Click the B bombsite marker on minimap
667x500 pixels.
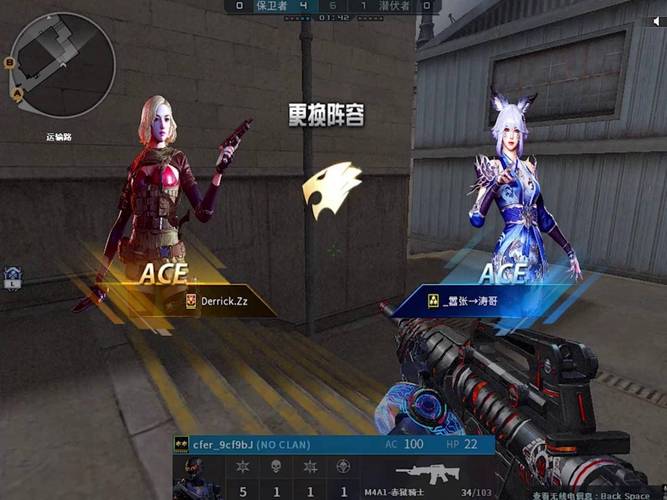coord(9,63)
